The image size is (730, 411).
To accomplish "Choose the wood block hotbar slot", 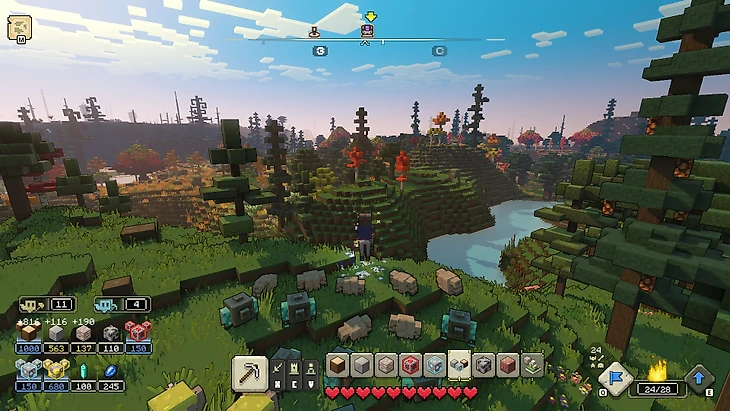I will coord(338,366).
